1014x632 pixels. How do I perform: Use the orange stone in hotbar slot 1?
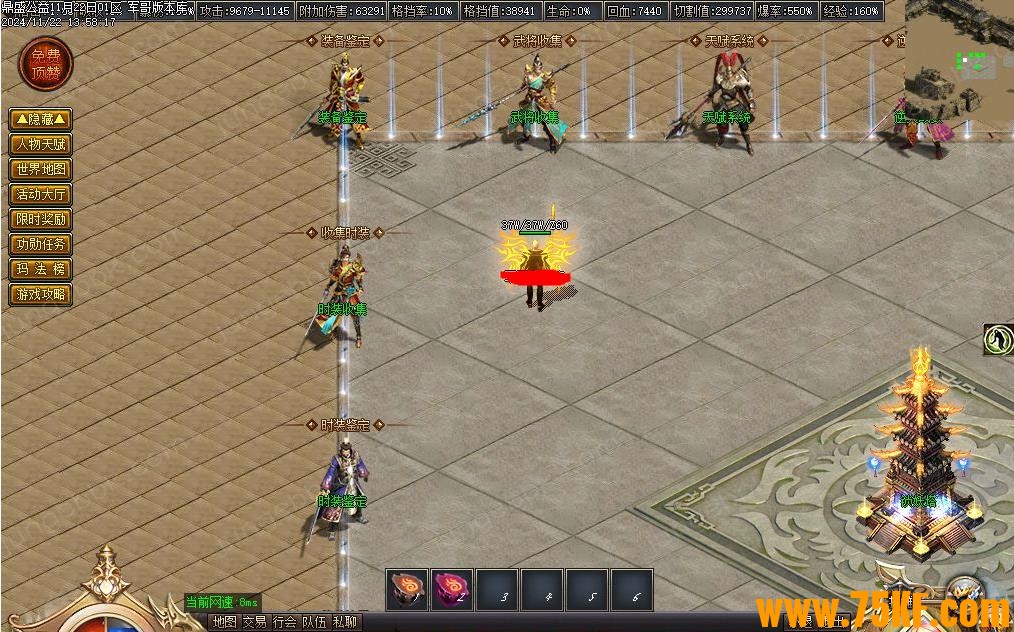[407, 590]
